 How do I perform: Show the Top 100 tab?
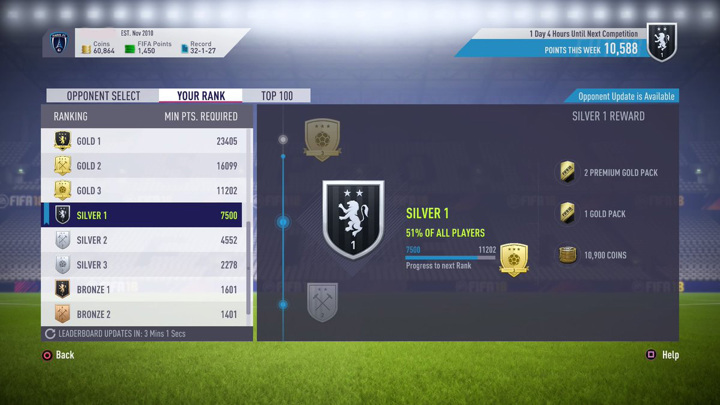[x=277, y=96]
